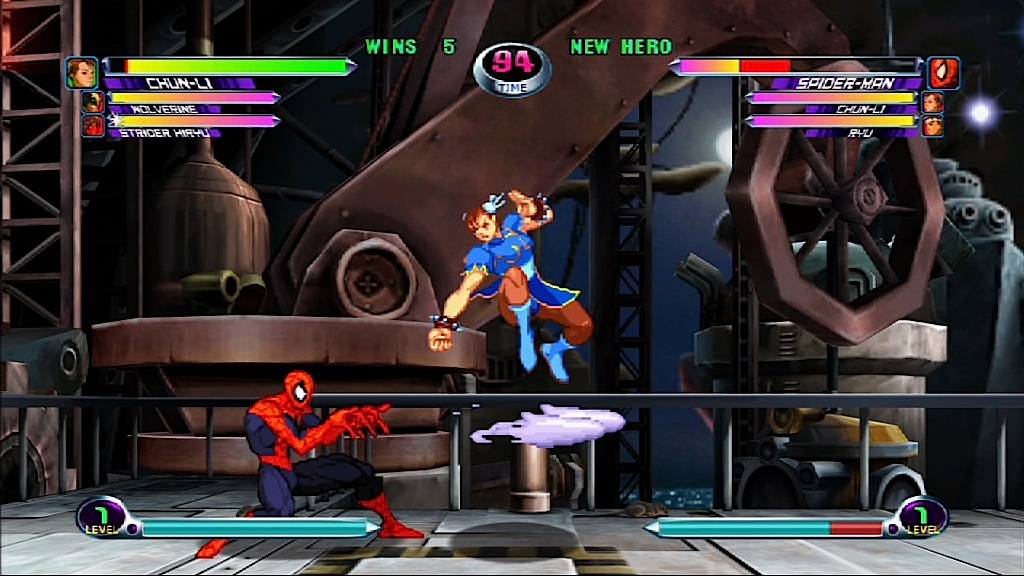Select the lead Chun-Li portrait above Wolverine
Viewport: 1024px width, 576px height.
[x=82, y=72]
